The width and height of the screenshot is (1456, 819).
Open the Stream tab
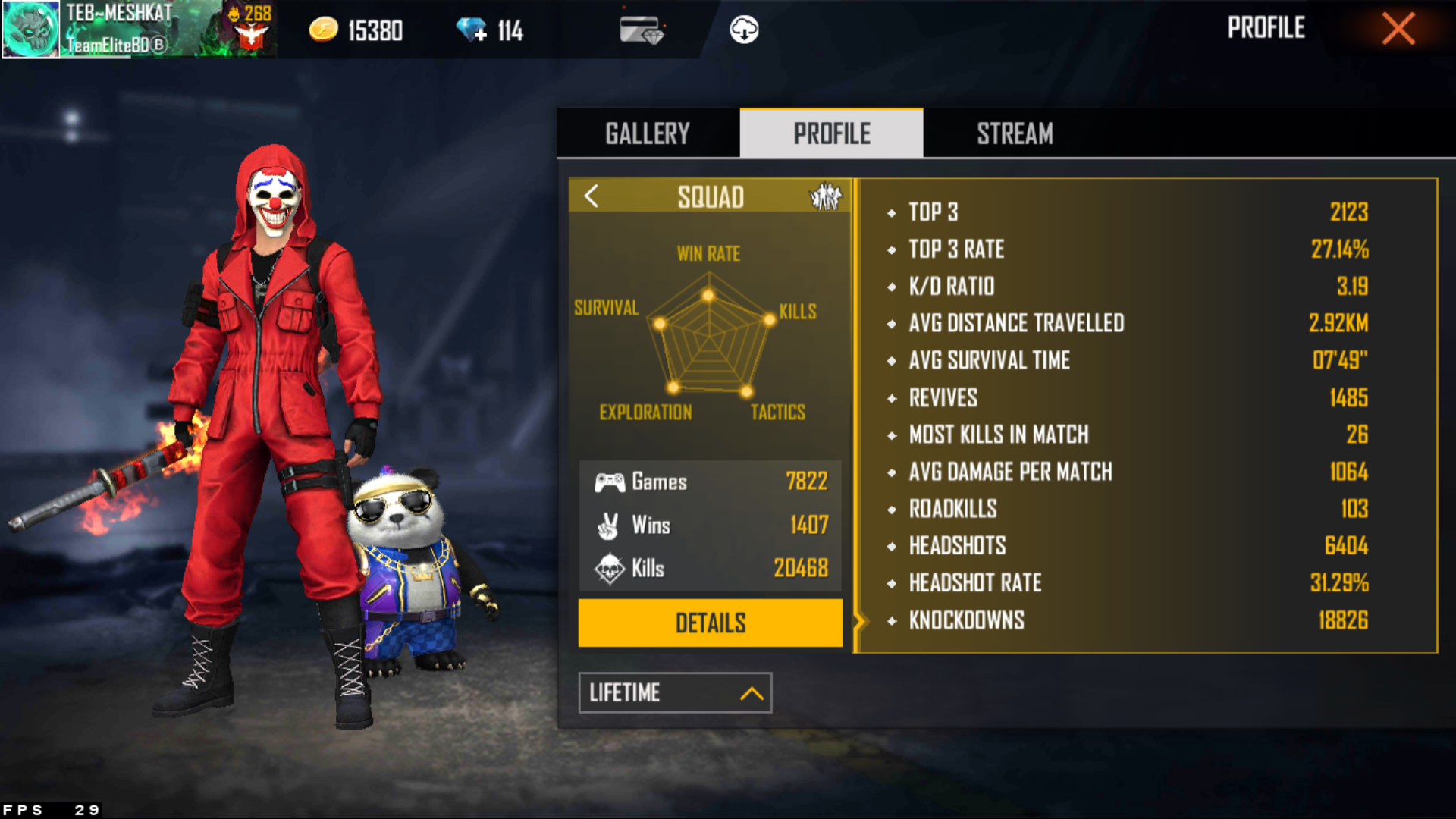tap(1015, 133)
